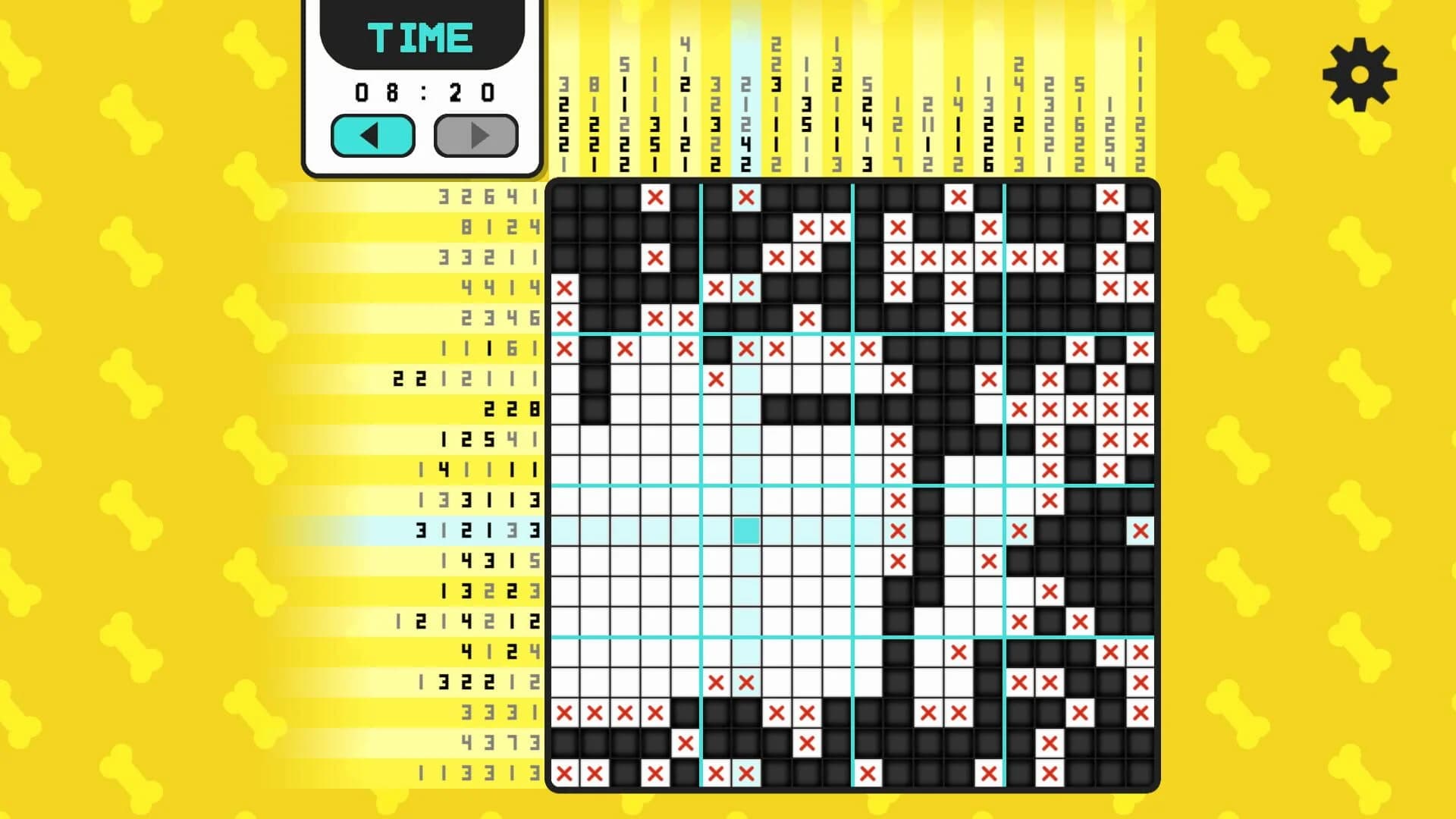Click the row clue reading 4 1 2 4
Image resolution: width=1456 pixels, height=819 pixels.
[500, 652]
